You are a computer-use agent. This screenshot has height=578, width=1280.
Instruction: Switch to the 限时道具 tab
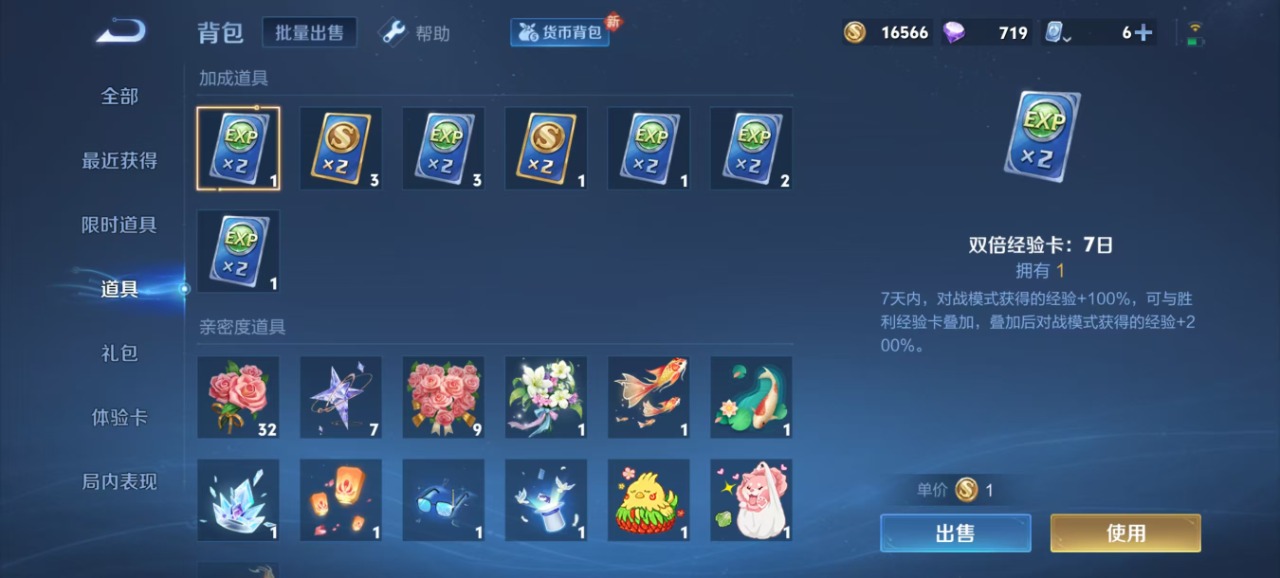[x=119, y=225]
